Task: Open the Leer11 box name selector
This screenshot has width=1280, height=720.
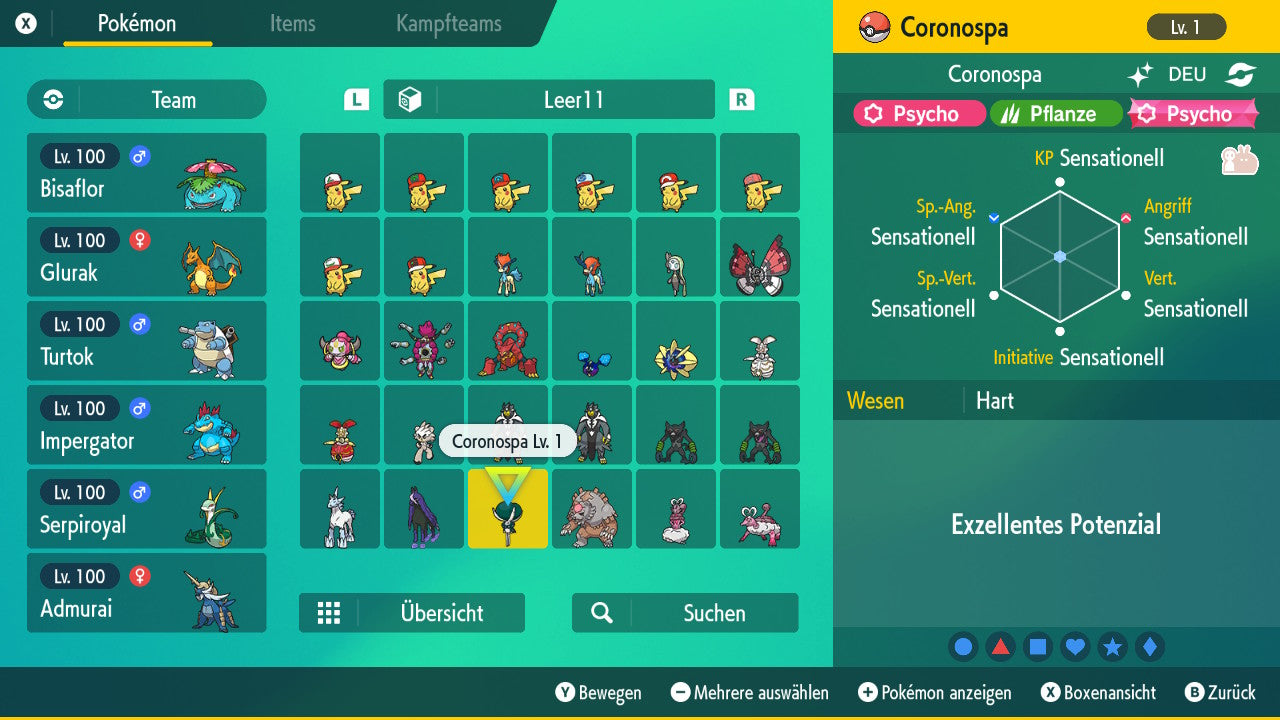Action: pyautogui.click(x=548, y=99)
